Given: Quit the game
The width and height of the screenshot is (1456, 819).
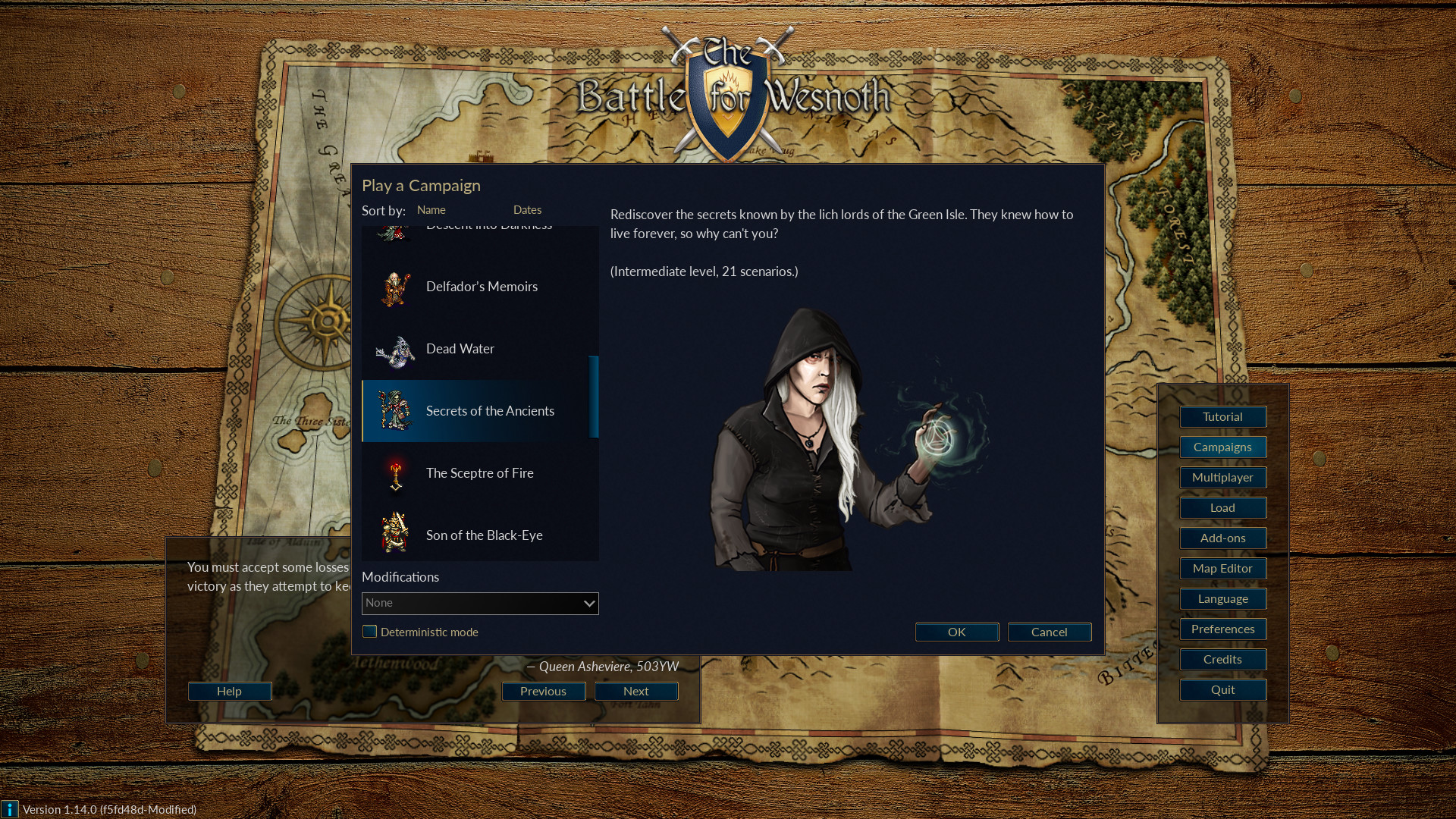Looking at the screenshot, I should point(1222,689).
